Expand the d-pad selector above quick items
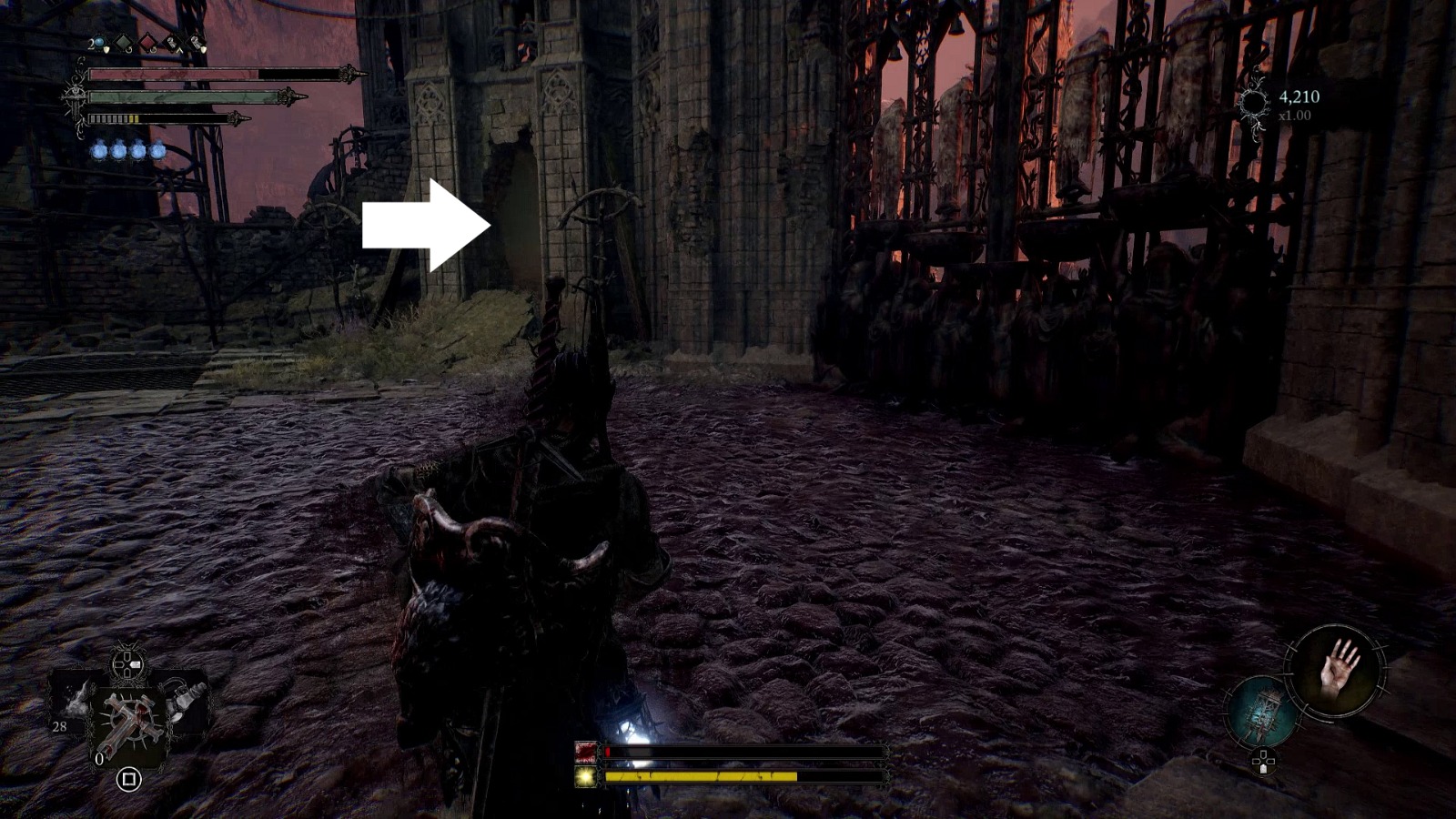The image size is (1456, 819). tap(127, 664)
